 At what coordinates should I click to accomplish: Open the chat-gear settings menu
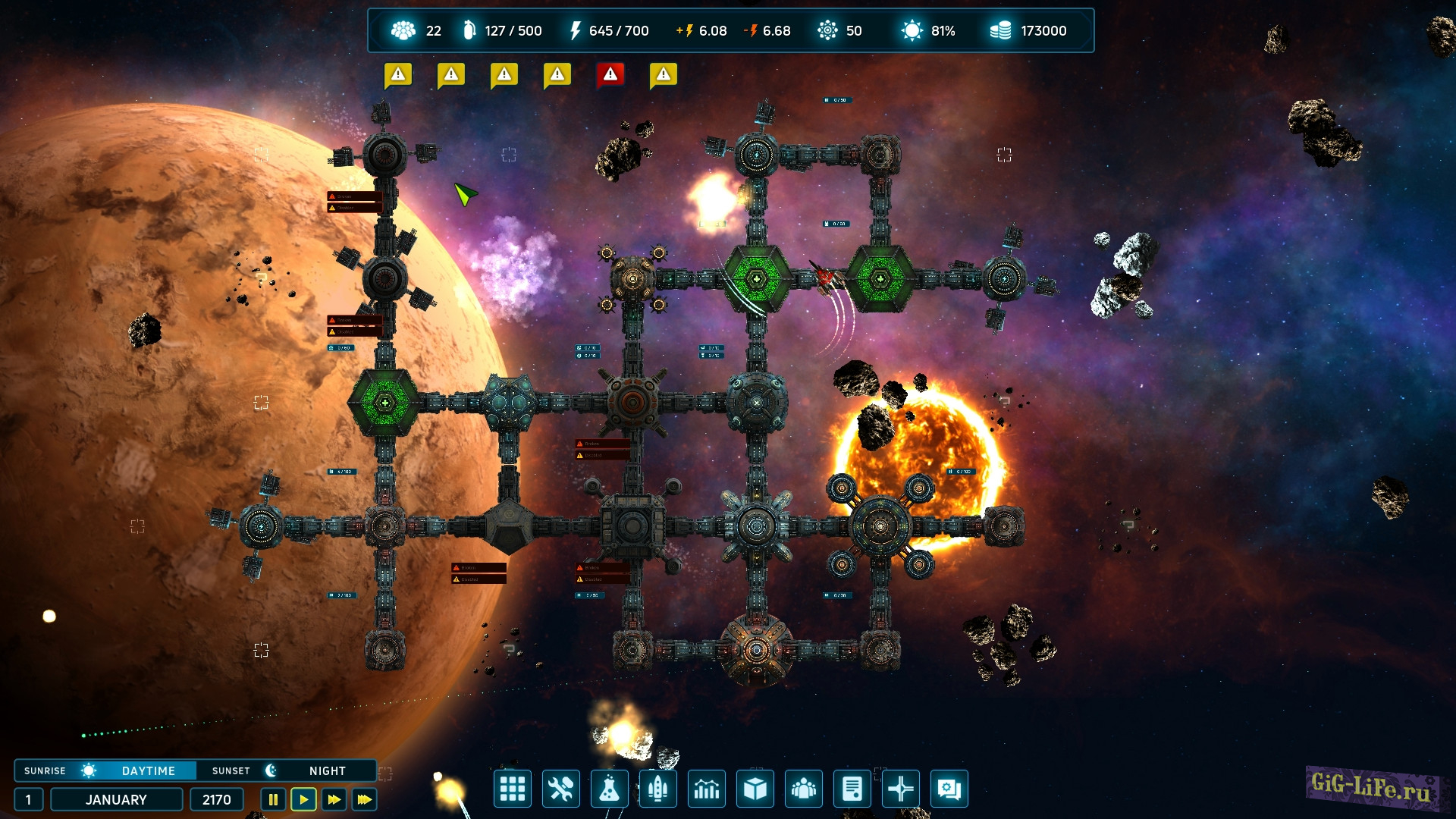949,789
